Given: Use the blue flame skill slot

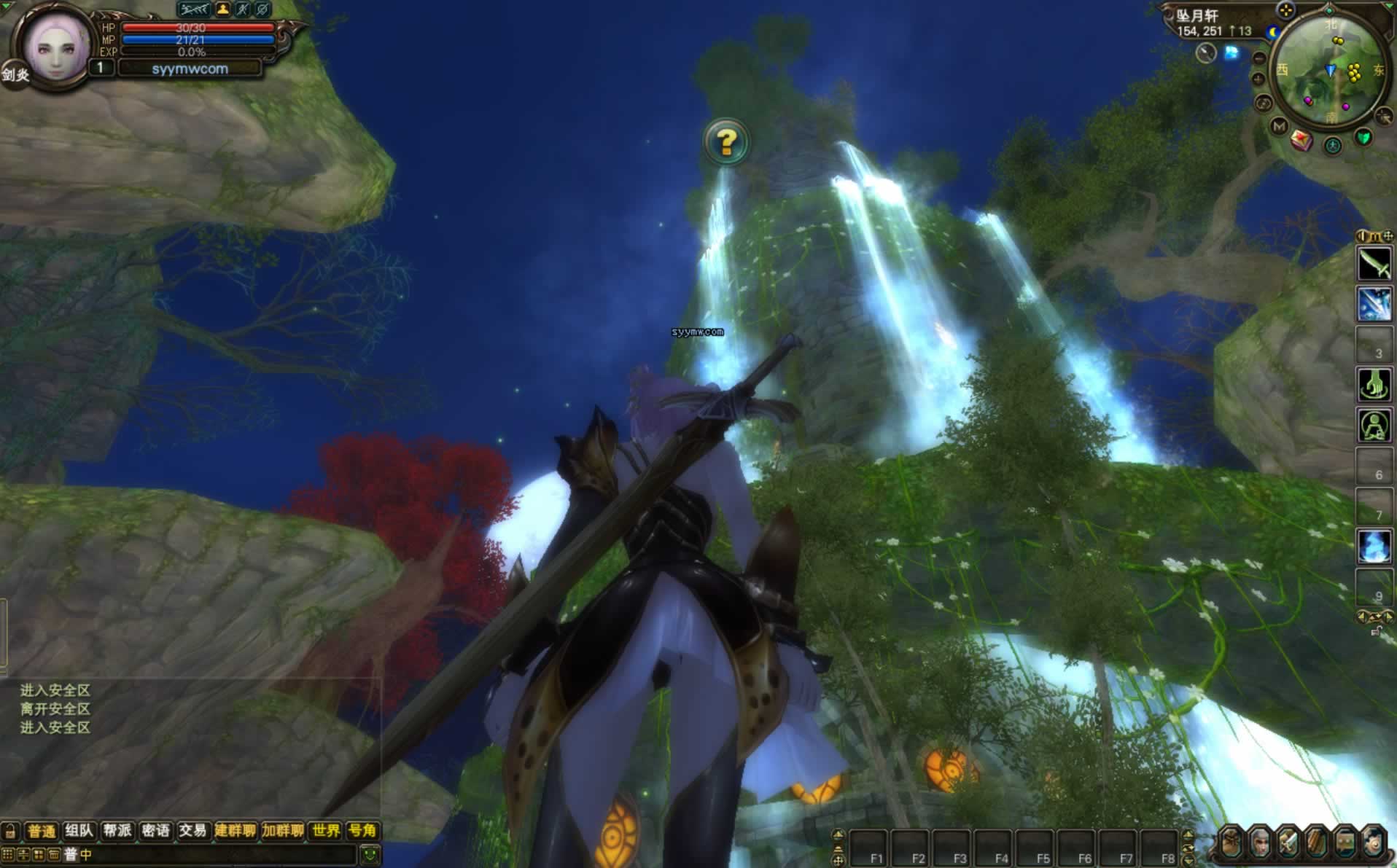Looking at the screenshot, I should (x=1374, y=545).
